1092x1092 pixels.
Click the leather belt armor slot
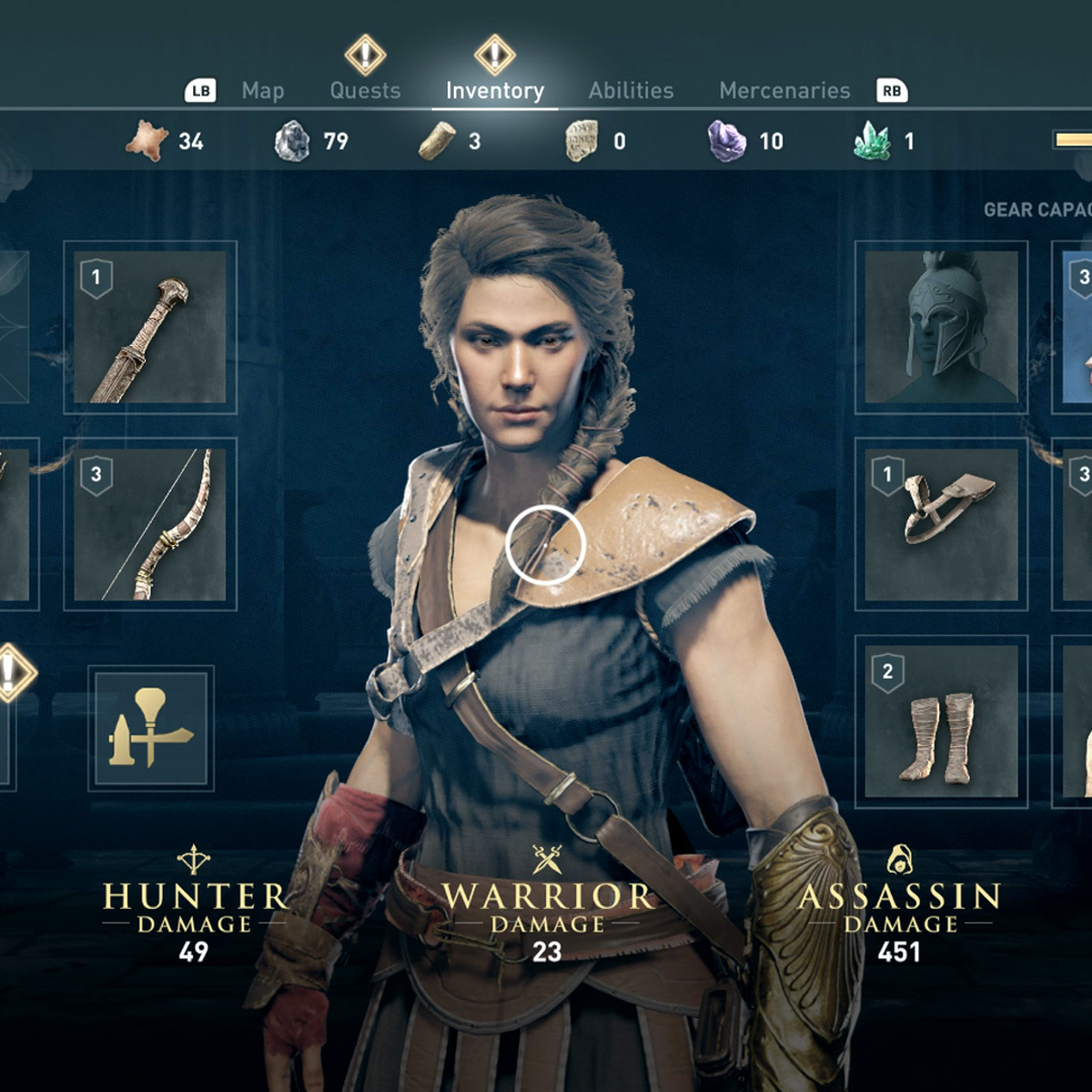click(x=941, y=524)
